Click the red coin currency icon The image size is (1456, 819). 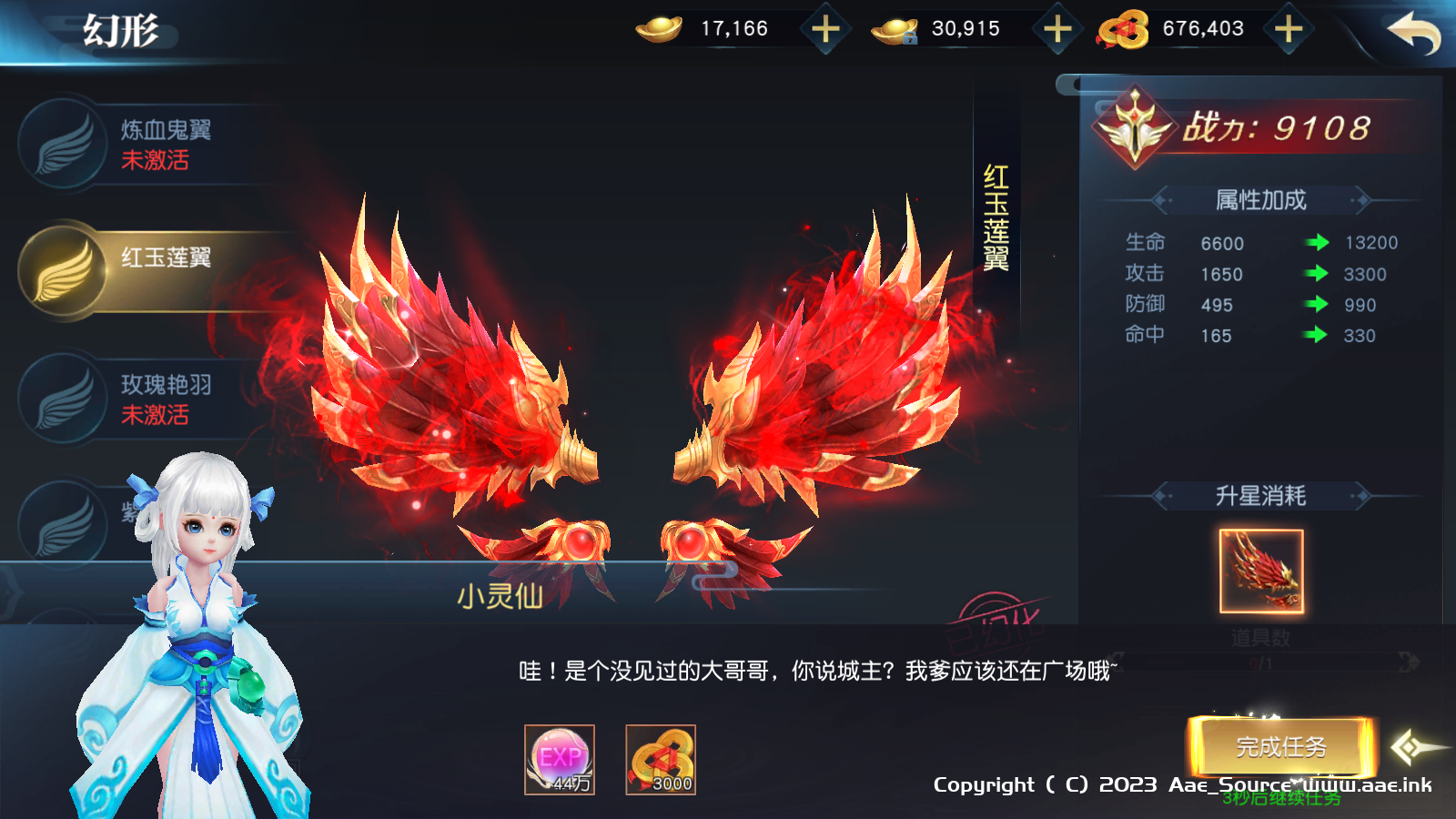pyautogui.click(x=1122, y=28)
